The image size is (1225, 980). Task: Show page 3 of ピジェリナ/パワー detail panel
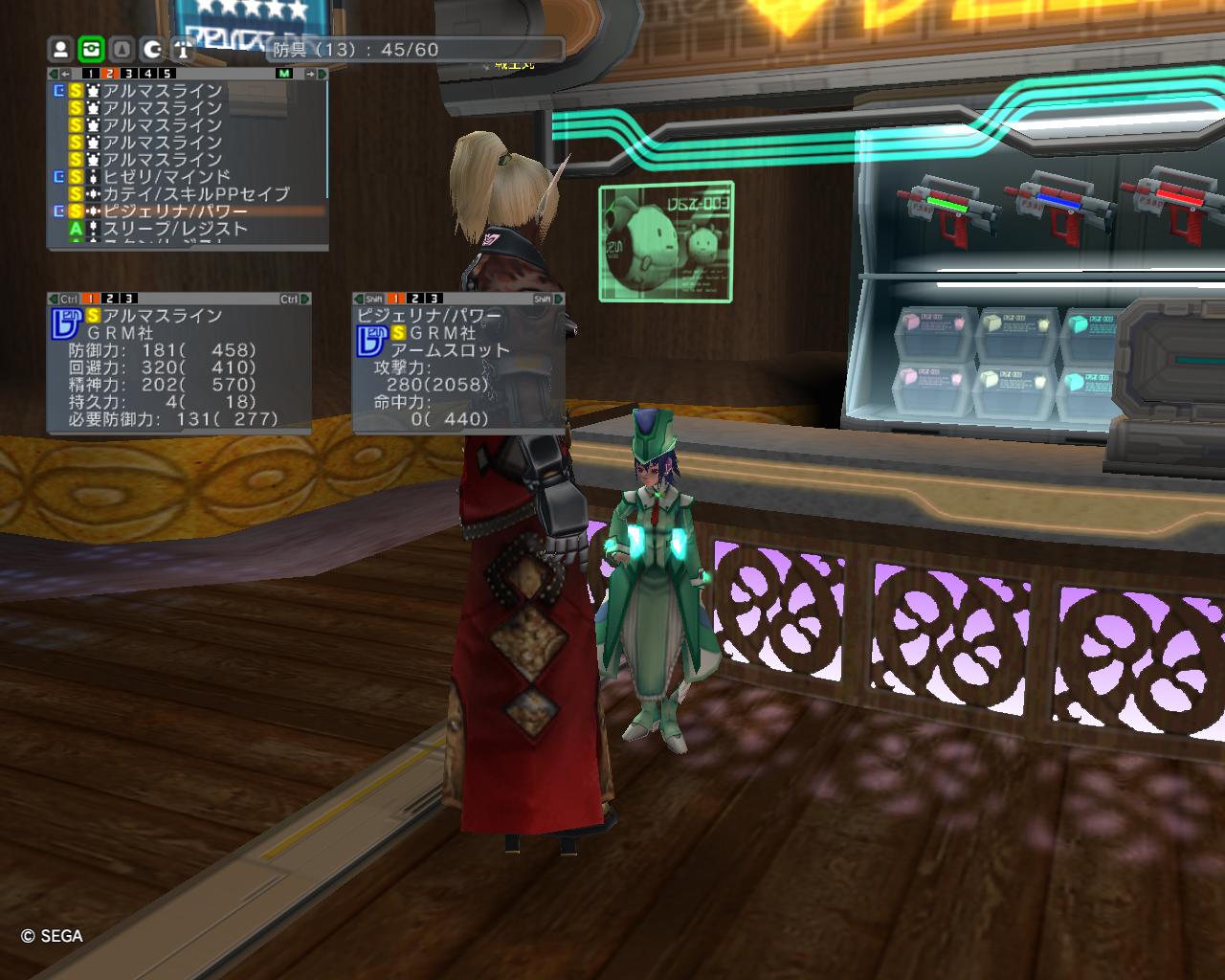434,300
